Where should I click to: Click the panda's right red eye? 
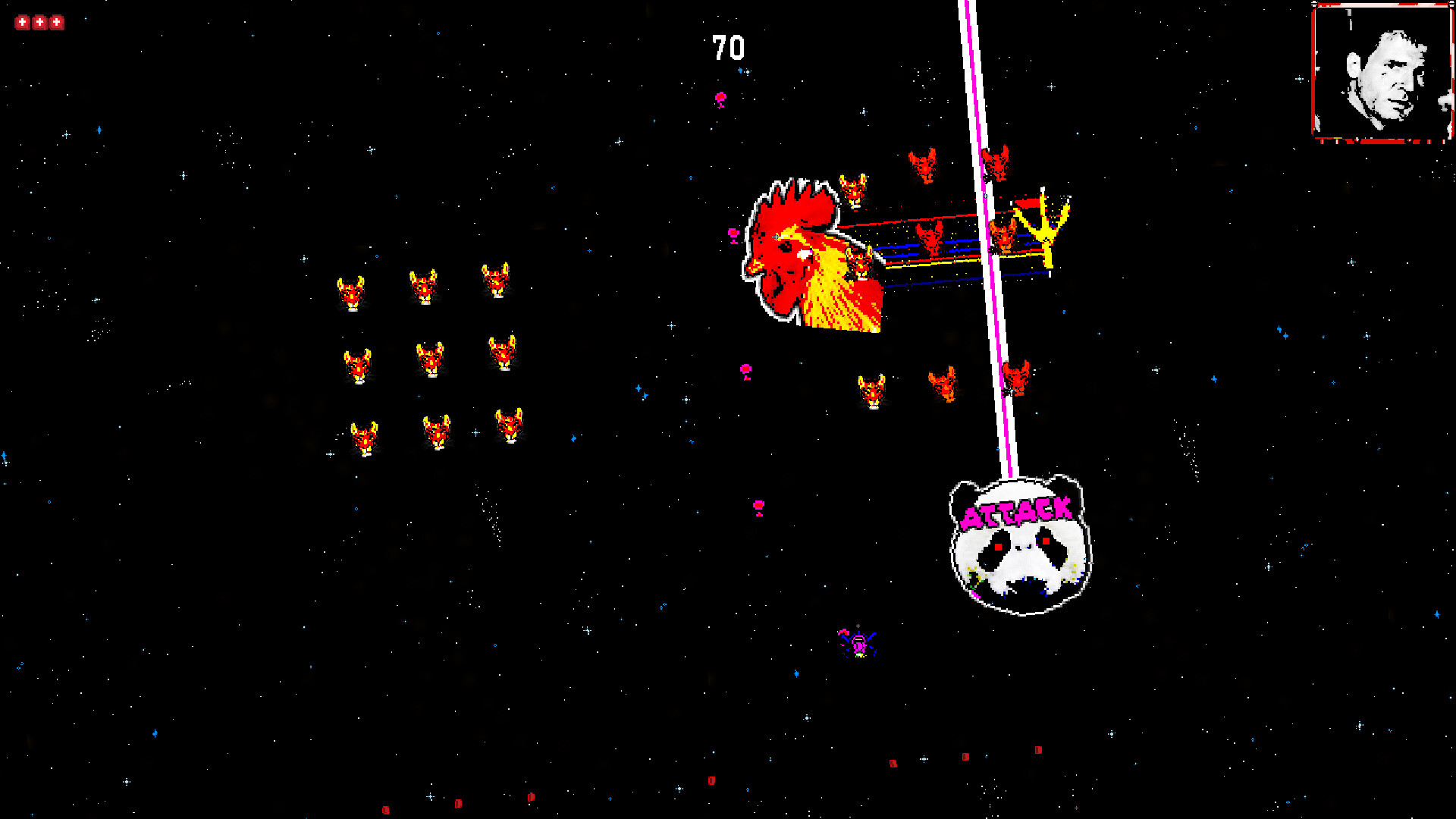(1046, 541)
